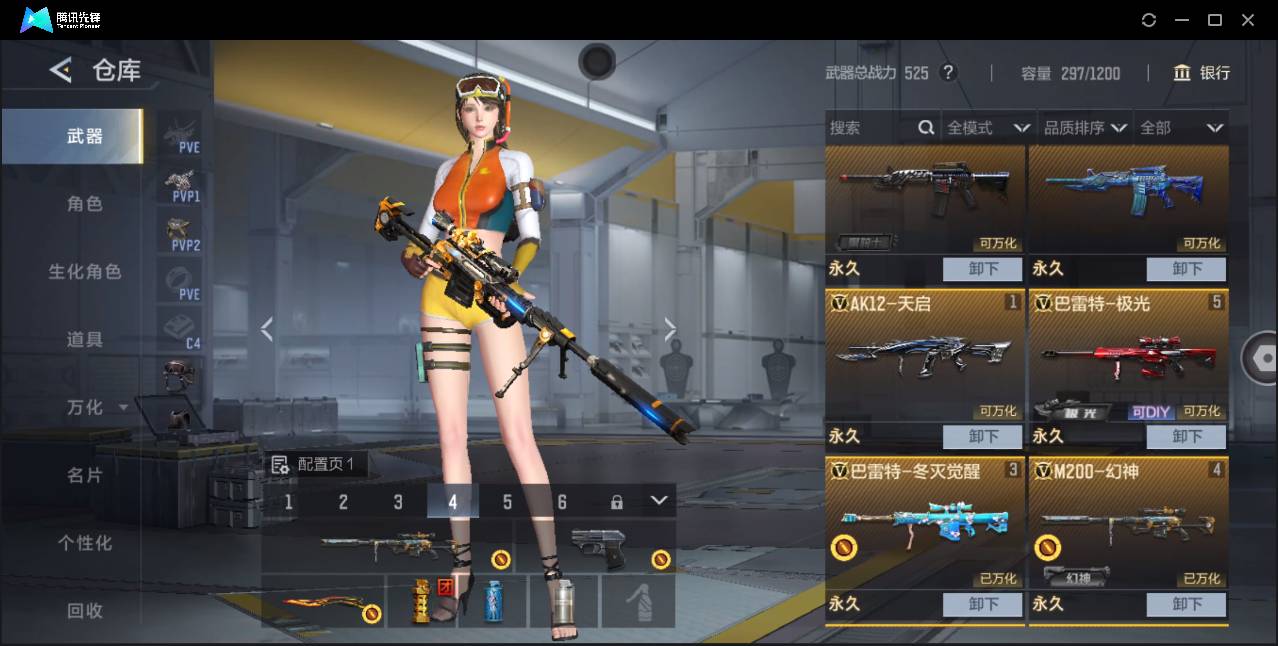Maximize the emulator window
The image size is (1278, 646).
[1215, 20]
